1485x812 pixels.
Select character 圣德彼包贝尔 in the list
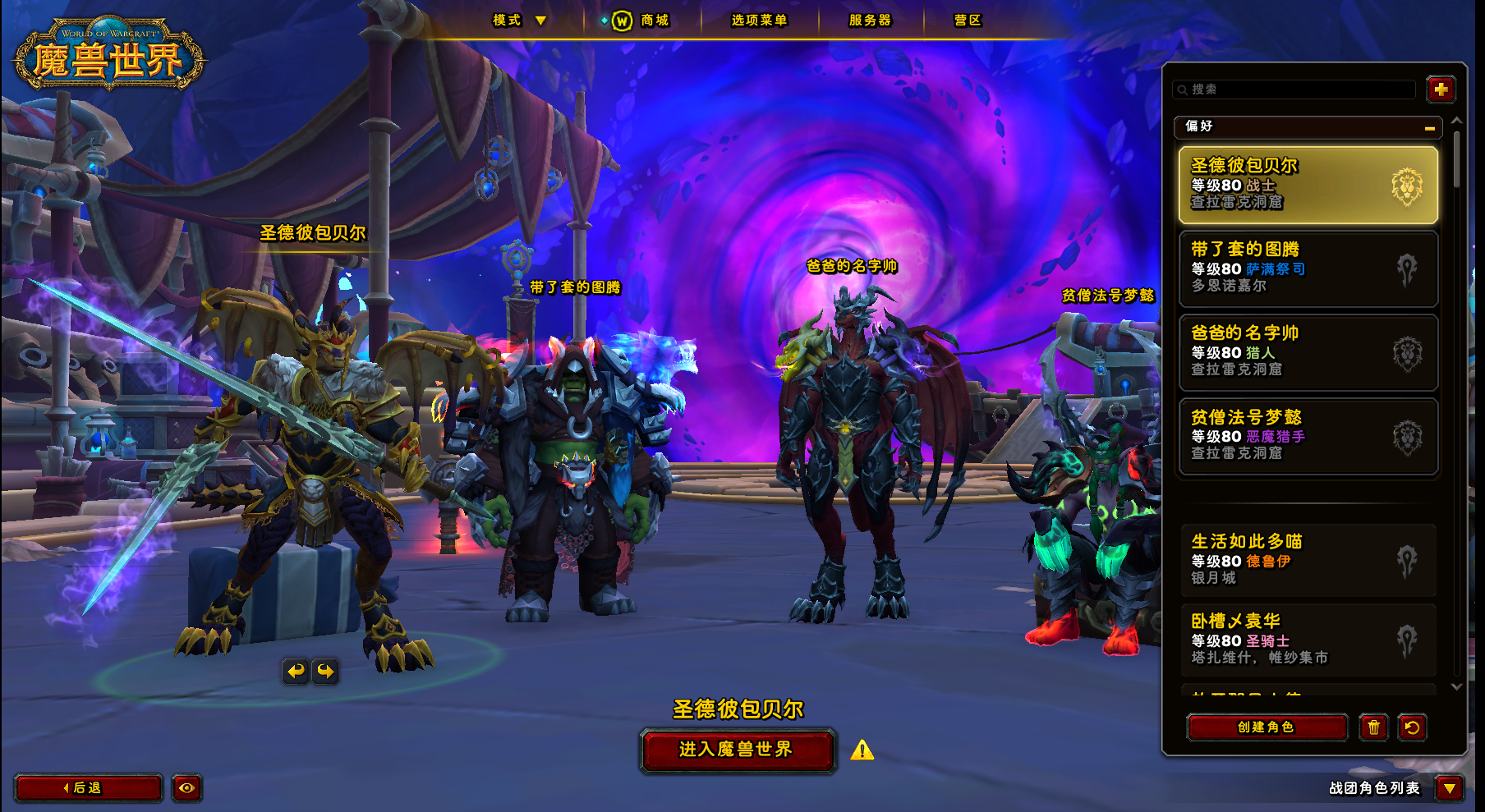[x=1308, y=185]
